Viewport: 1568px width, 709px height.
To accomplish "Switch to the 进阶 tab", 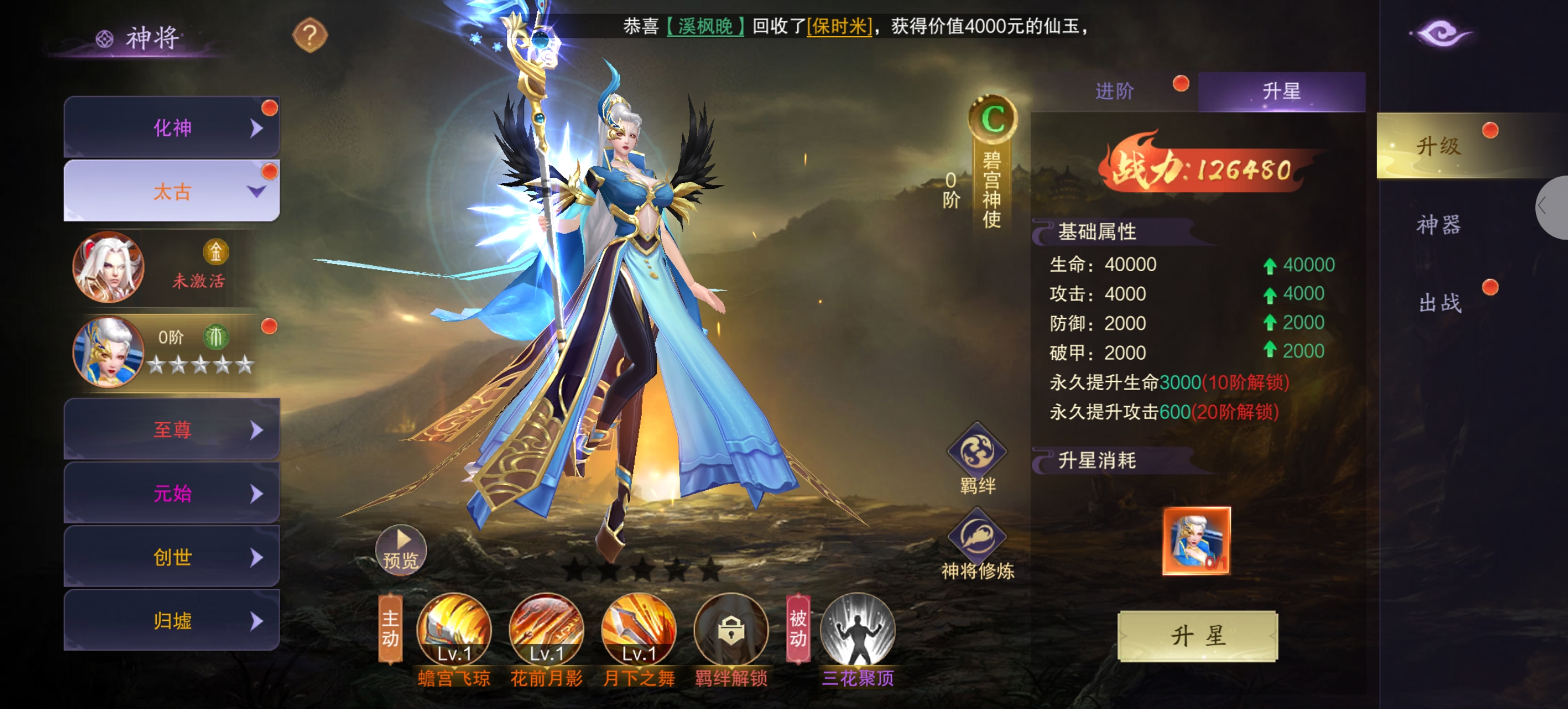I will [1114, 92].
